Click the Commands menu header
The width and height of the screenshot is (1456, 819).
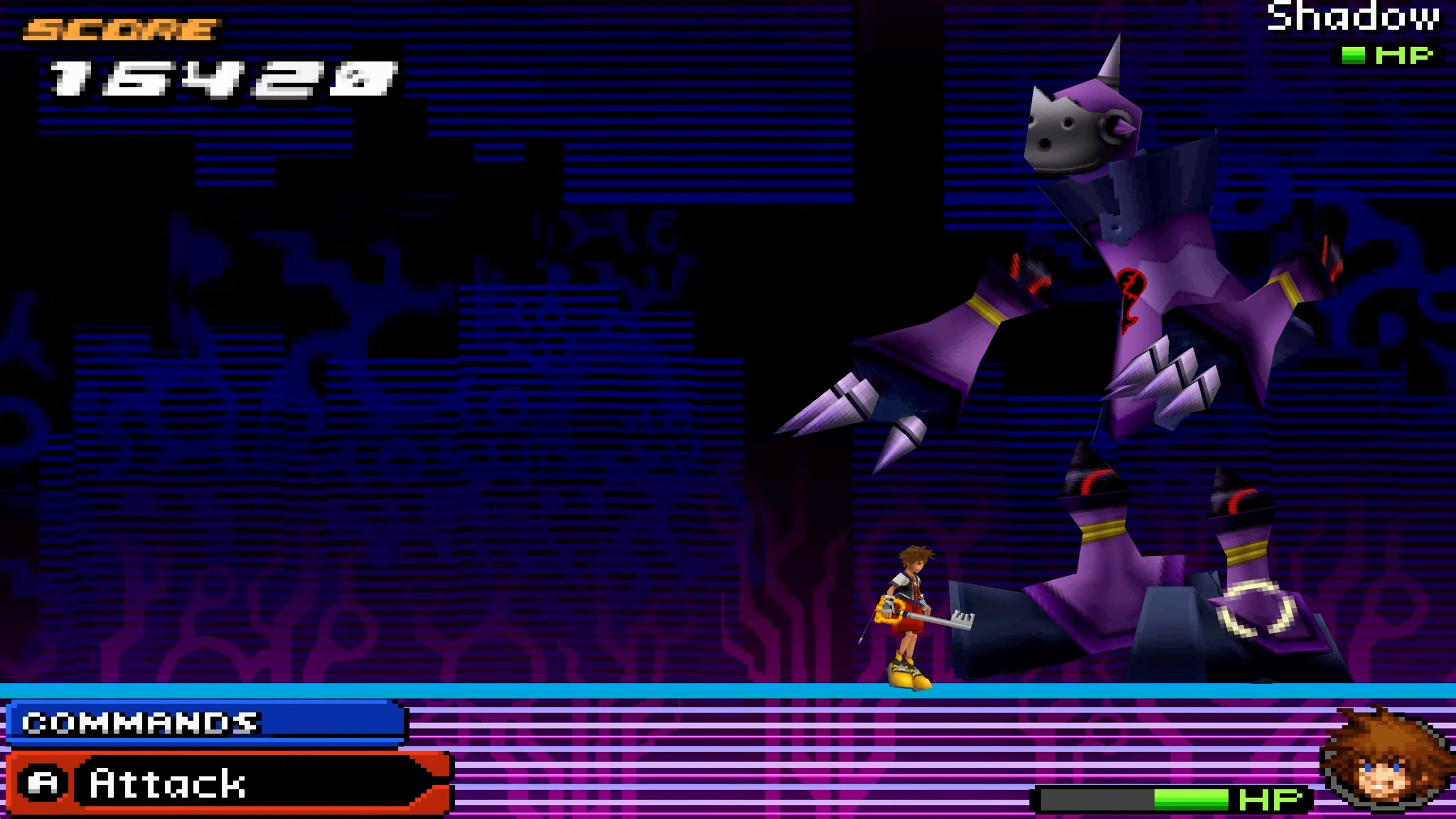click(206, 722)
